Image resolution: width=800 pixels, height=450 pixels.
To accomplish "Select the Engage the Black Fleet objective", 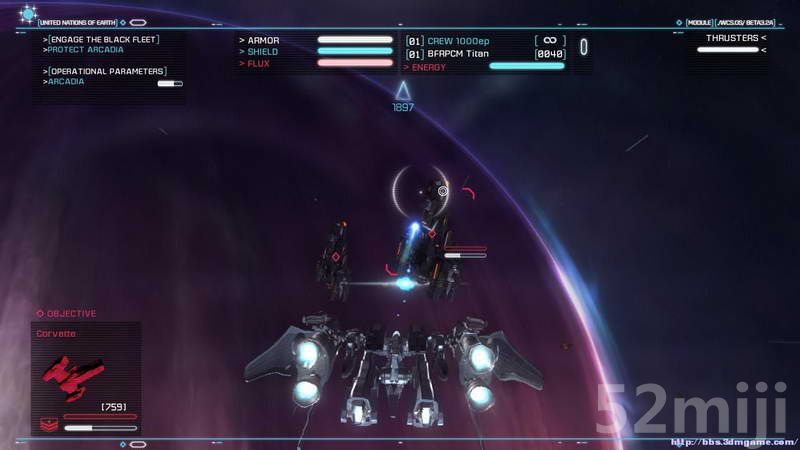I will tap(103, 39).
